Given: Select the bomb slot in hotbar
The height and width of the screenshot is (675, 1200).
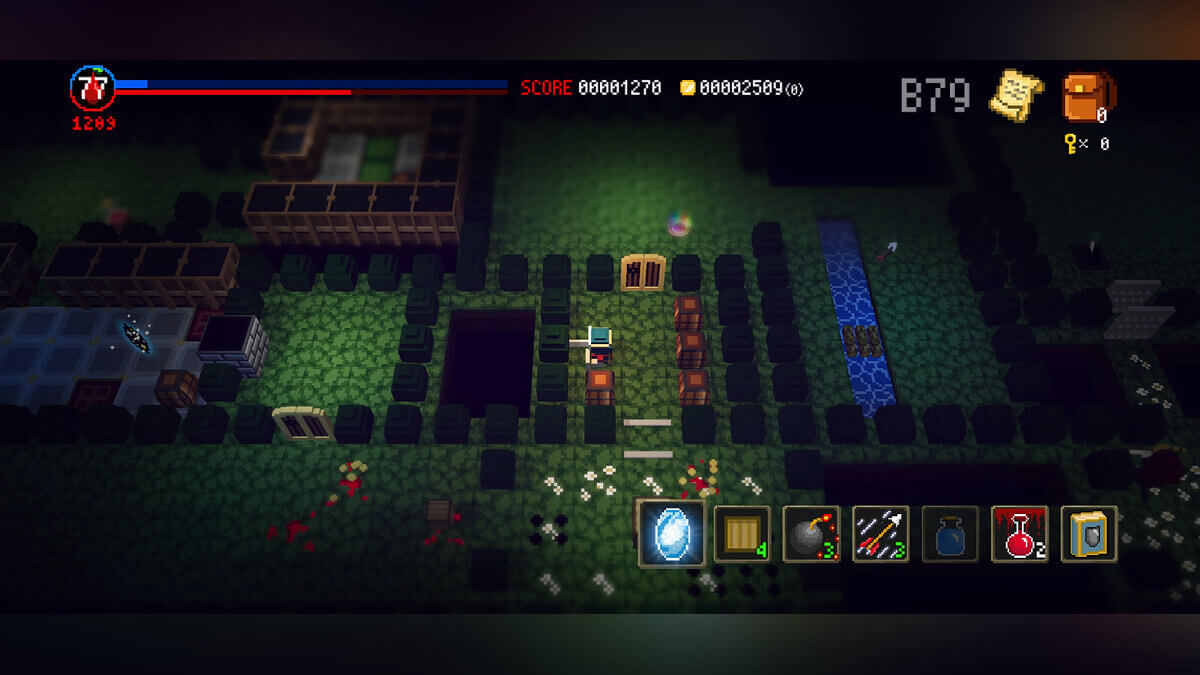Looking at the screenshot, I should tap(811, 533).
